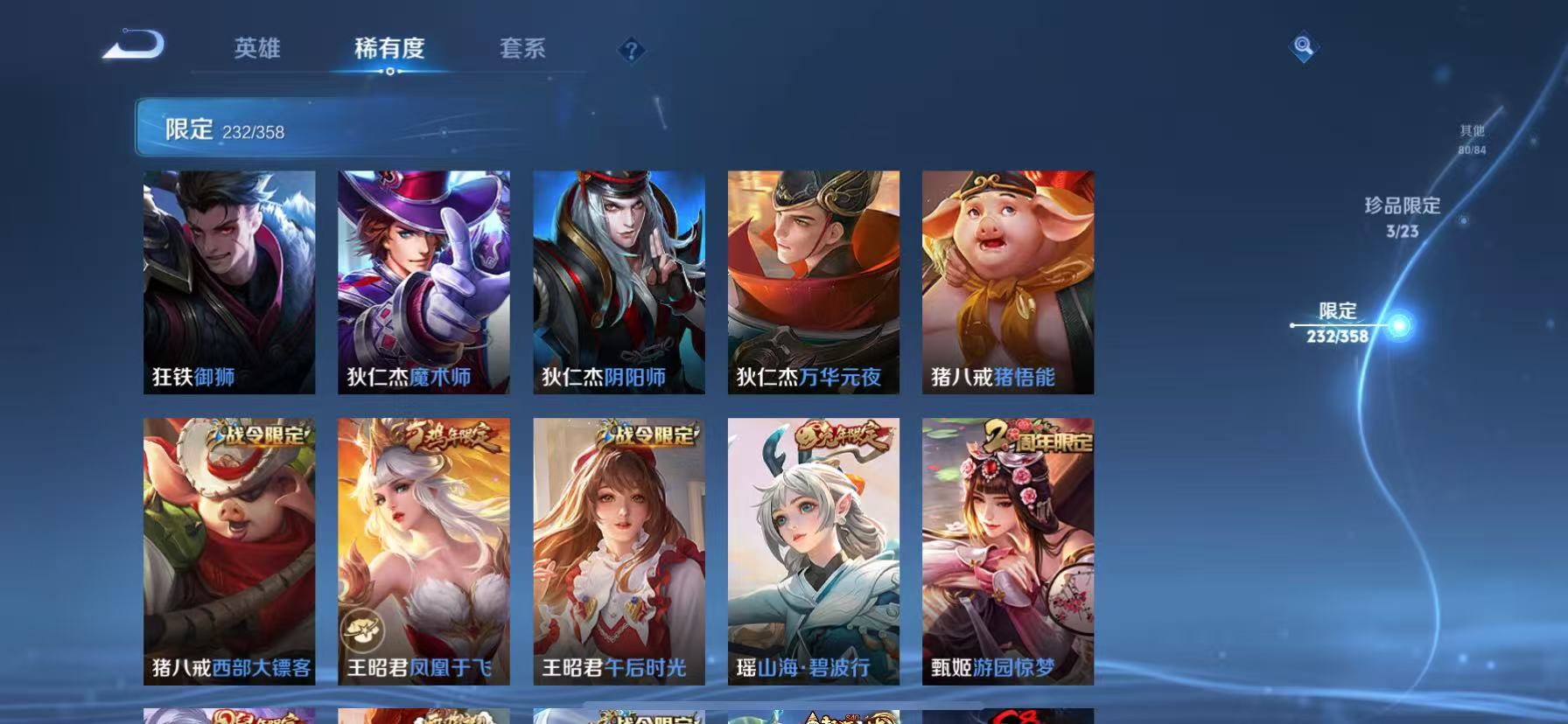Select the active 稀有度 tab
Image resolution: width=1568 pixels, height=724 pixels.
[x=390, y=50]
